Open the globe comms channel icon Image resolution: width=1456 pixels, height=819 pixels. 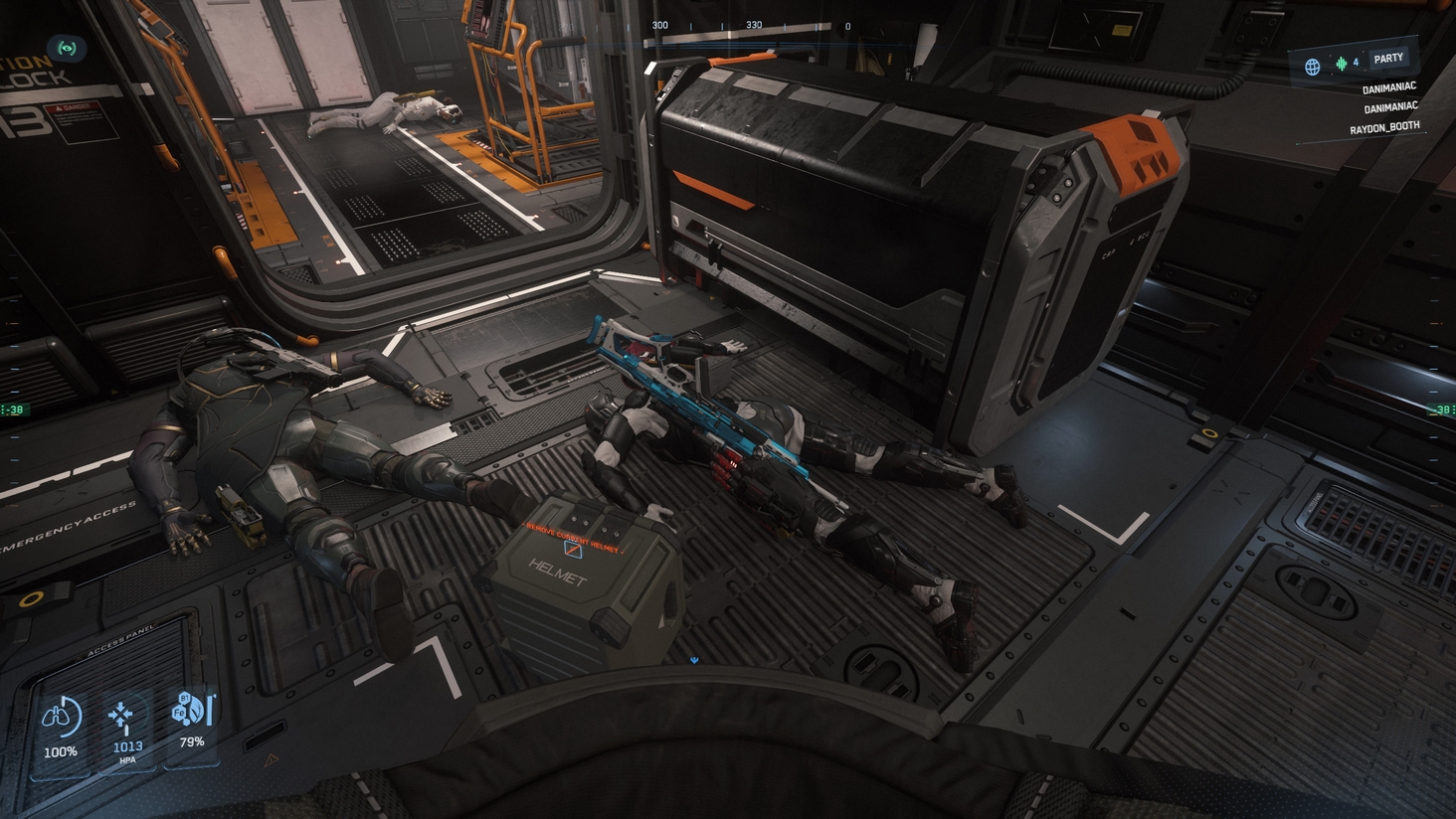(1313, 67)
